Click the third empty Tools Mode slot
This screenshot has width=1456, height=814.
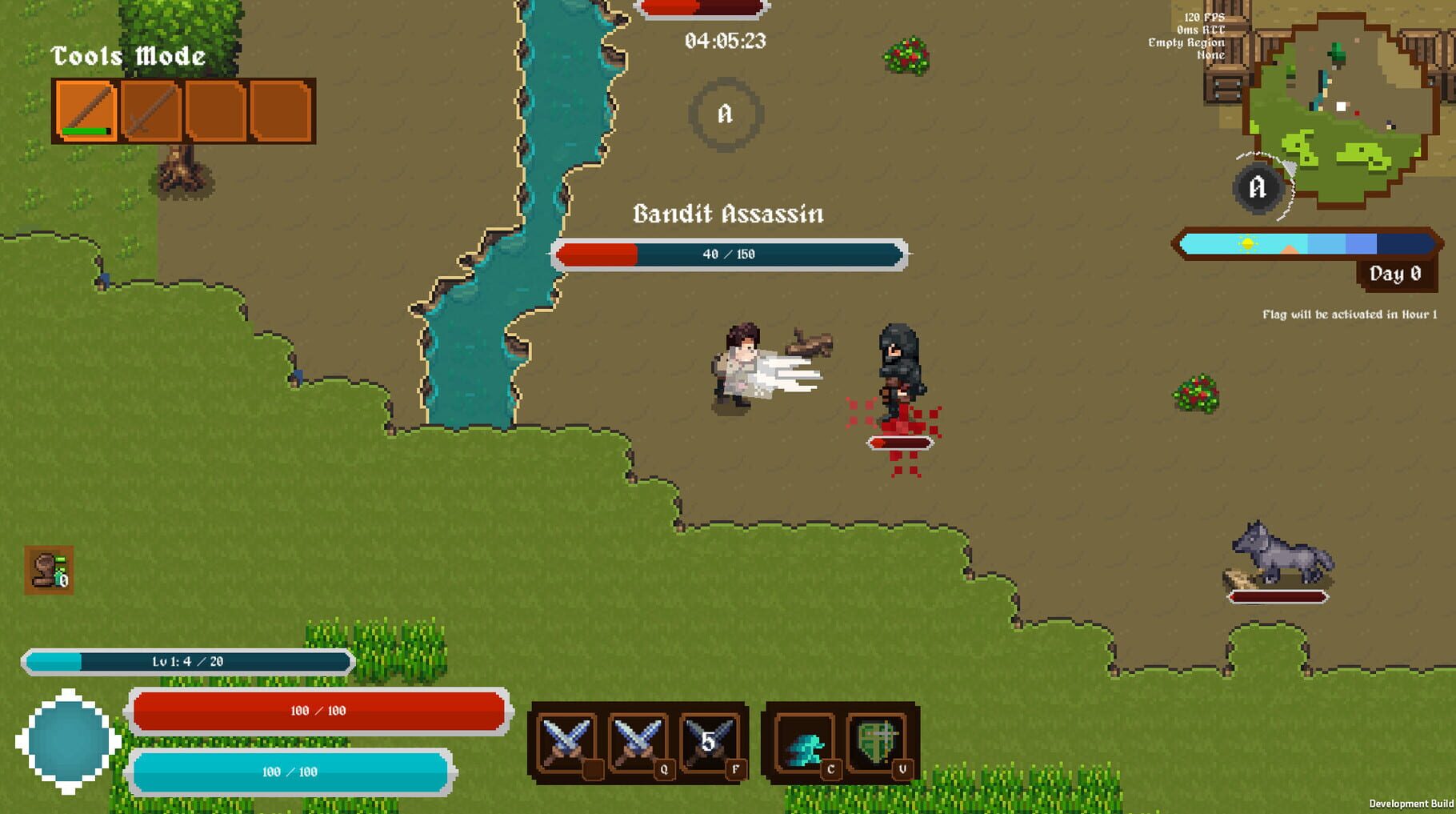pos(218,110)
